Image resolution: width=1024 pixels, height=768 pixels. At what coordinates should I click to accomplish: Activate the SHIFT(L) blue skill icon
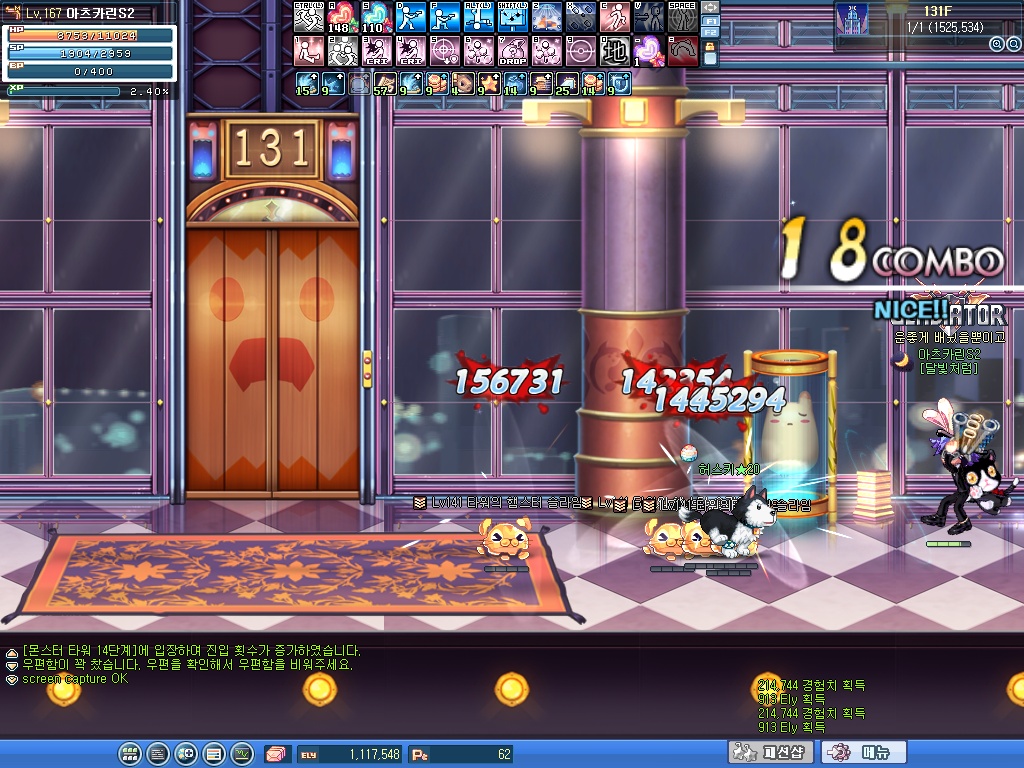(512, 17)
